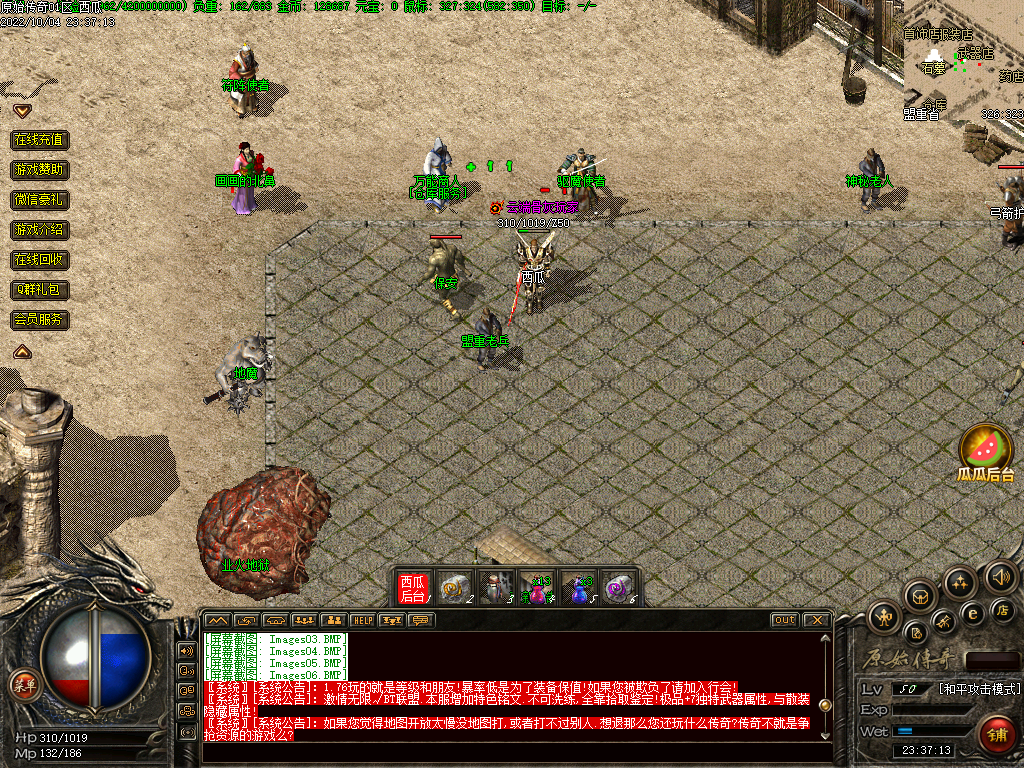Open the 在线回收 online recycling menu
The width and height of the screenshot is (1024, 768).
pyautogui.click(x=40, y=260)
